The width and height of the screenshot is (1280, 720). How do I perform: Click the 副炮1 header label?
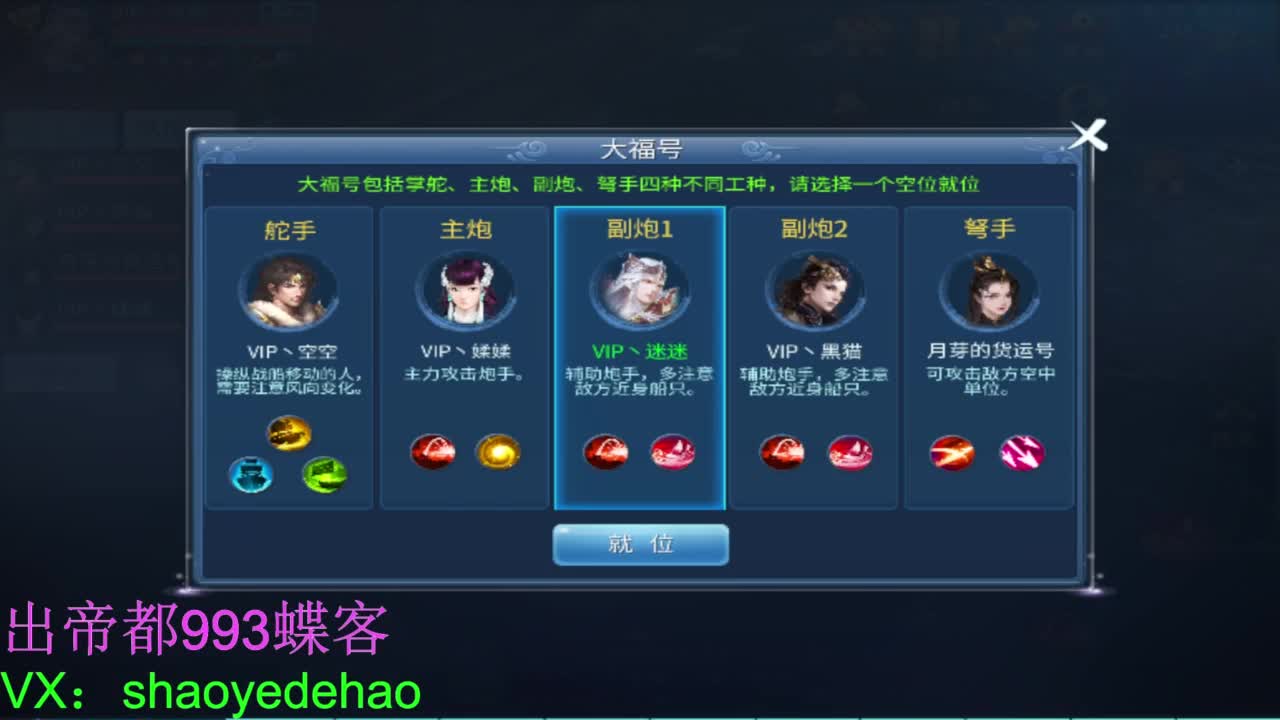[639, 228]
